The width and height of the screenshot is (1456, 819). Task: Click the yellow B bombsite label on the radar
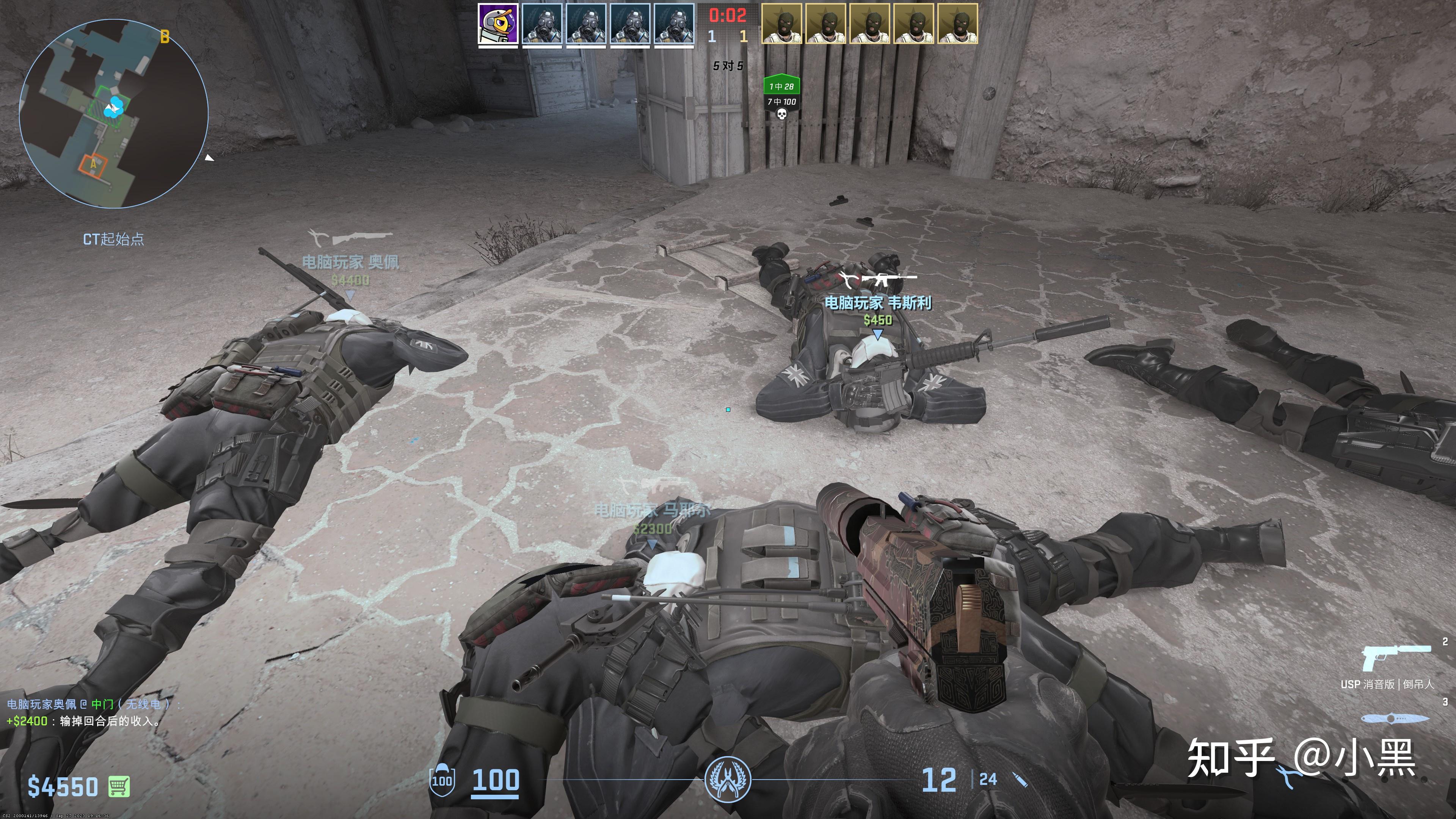click(x=165, y=37)
